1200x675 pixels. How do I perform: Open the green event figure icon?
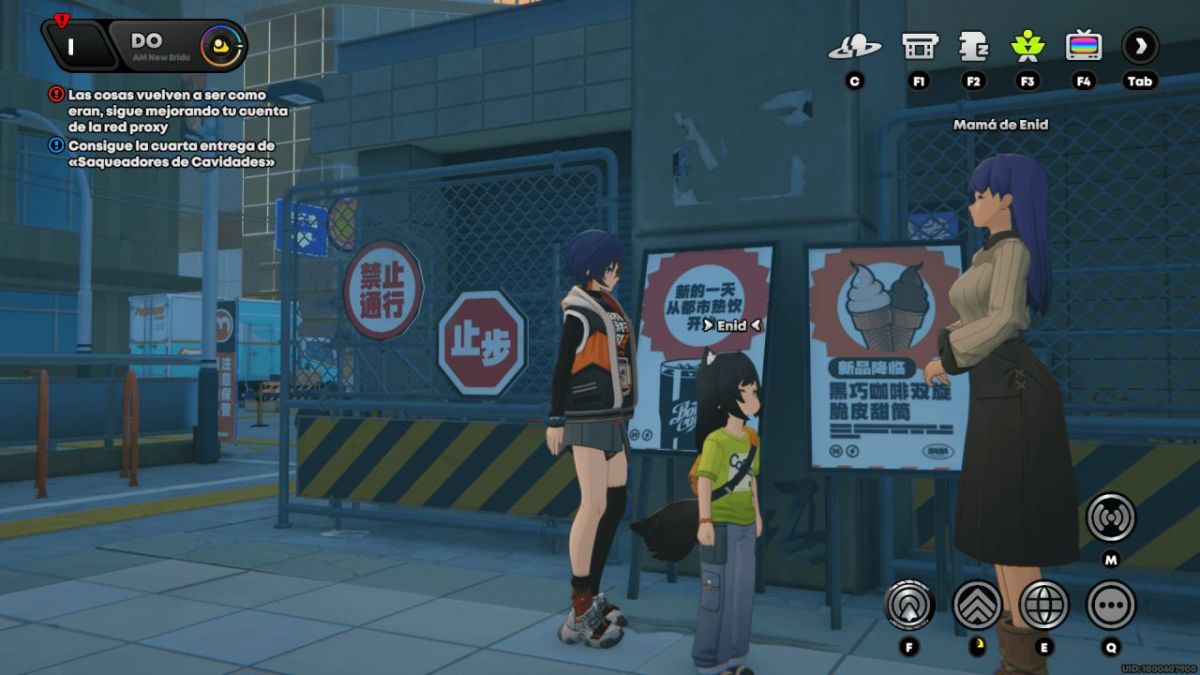1027,46
